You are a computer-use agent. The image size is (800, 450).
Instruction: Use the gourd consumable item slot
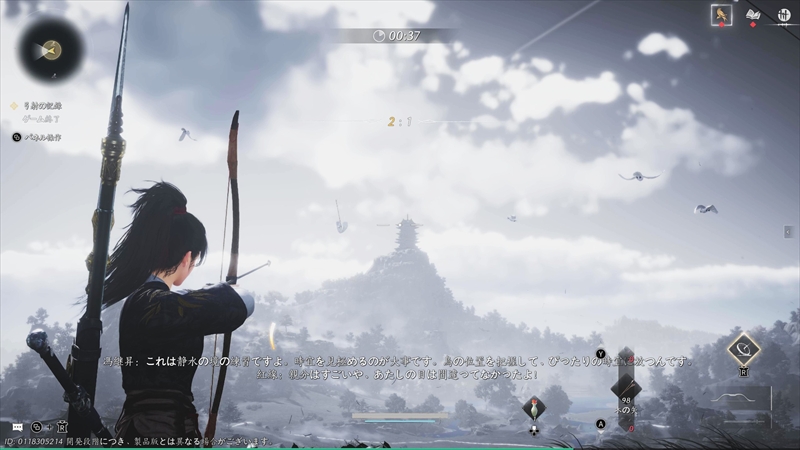coord(534,408)
